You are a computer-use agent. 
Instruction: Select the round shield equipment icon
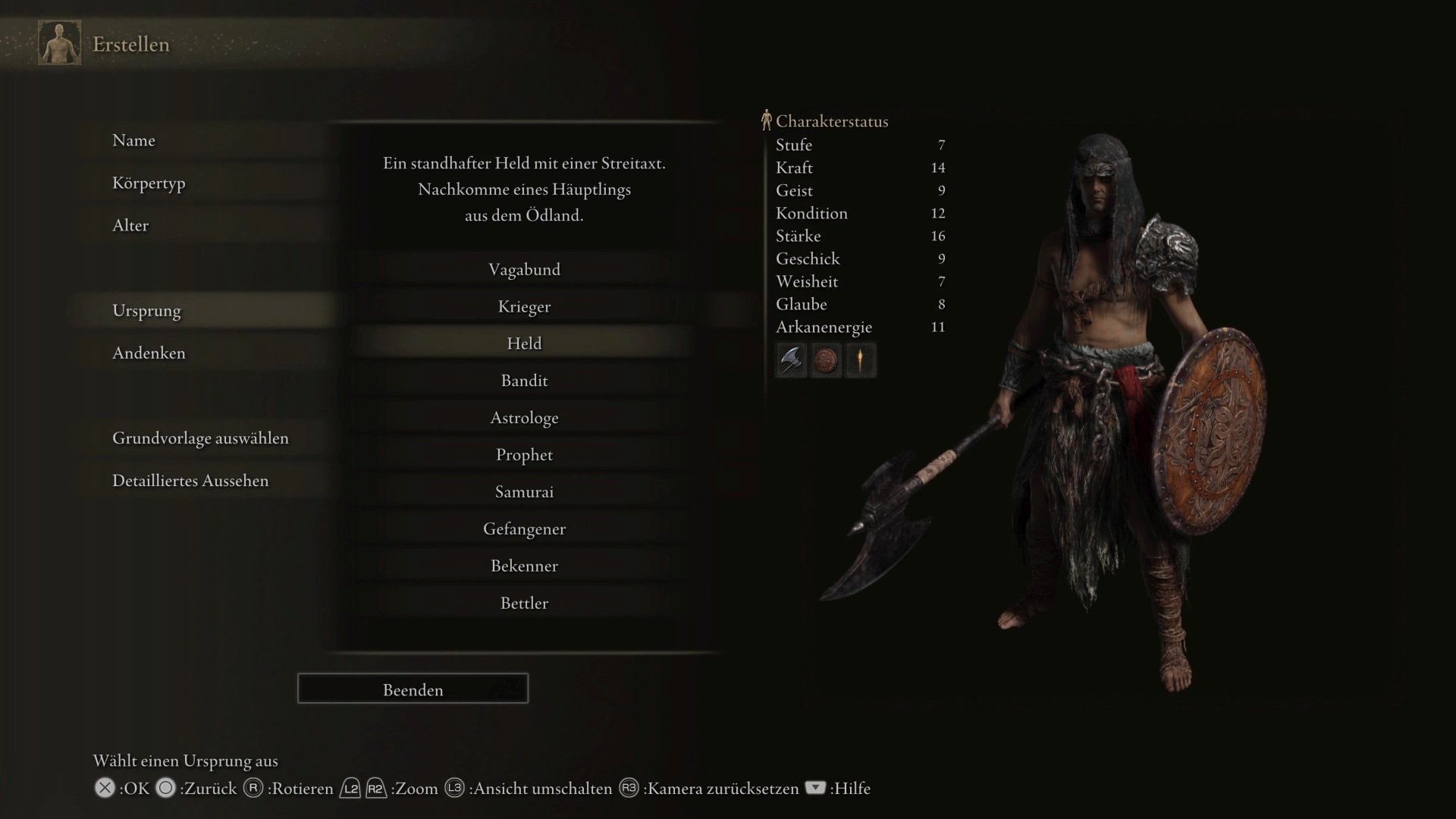(826, 359)
